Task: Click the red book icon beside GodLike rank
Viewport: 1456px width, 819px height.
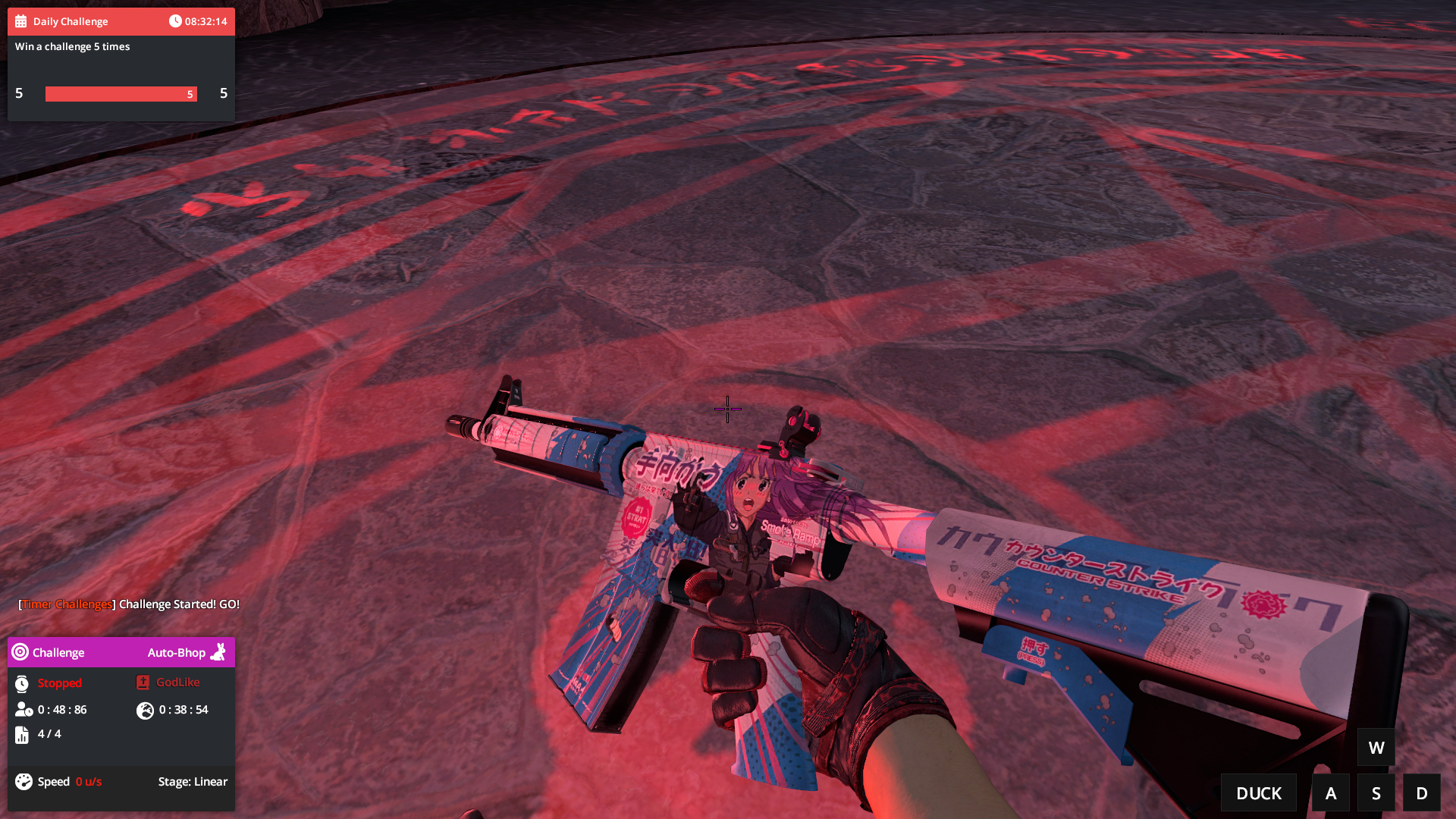Action: [142, 682]
